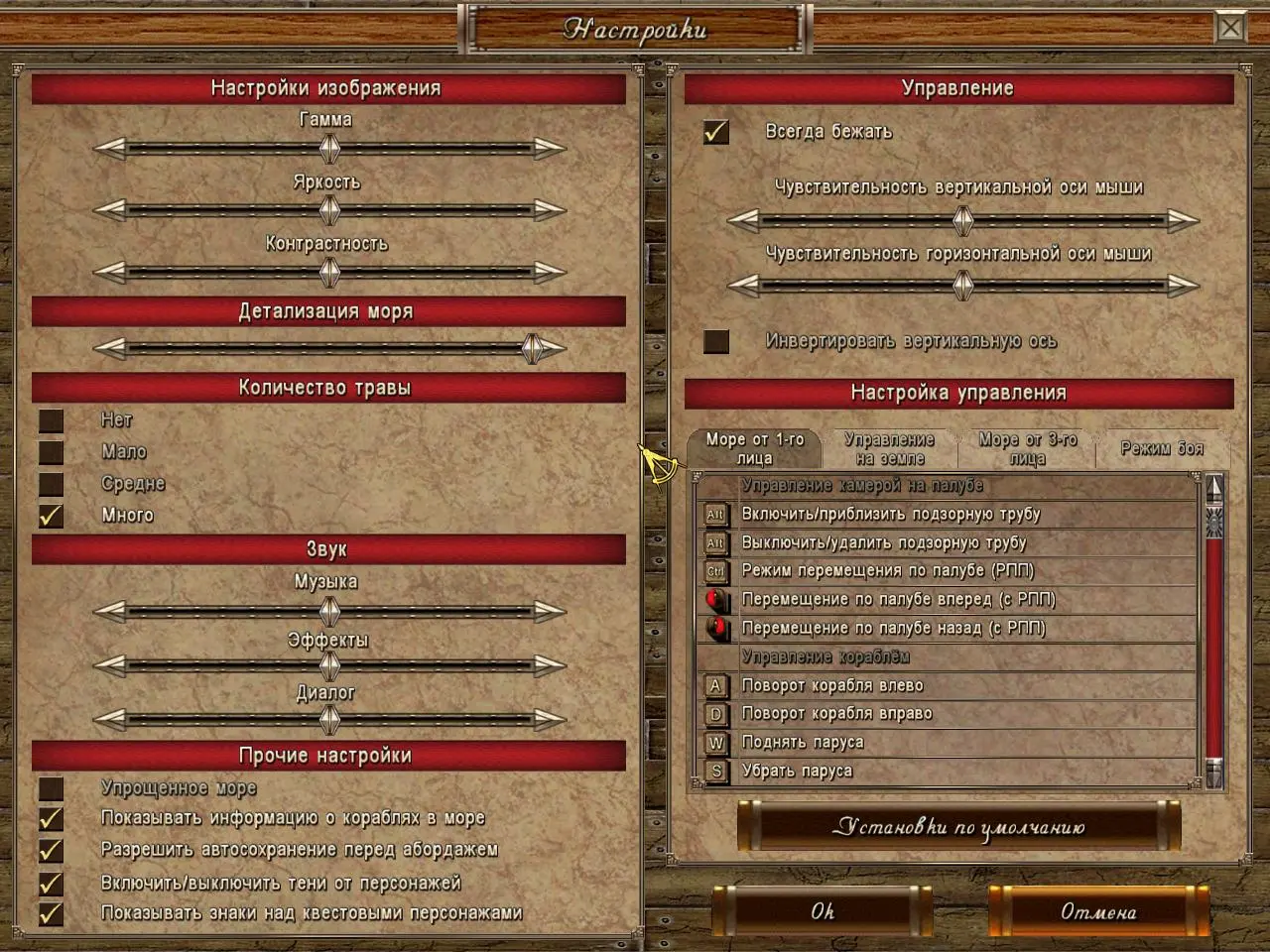Screen dimensions: 1270x952
Task: Toggle Включить/выключить тени от персонажей checkbox
Action: [52, 883]
